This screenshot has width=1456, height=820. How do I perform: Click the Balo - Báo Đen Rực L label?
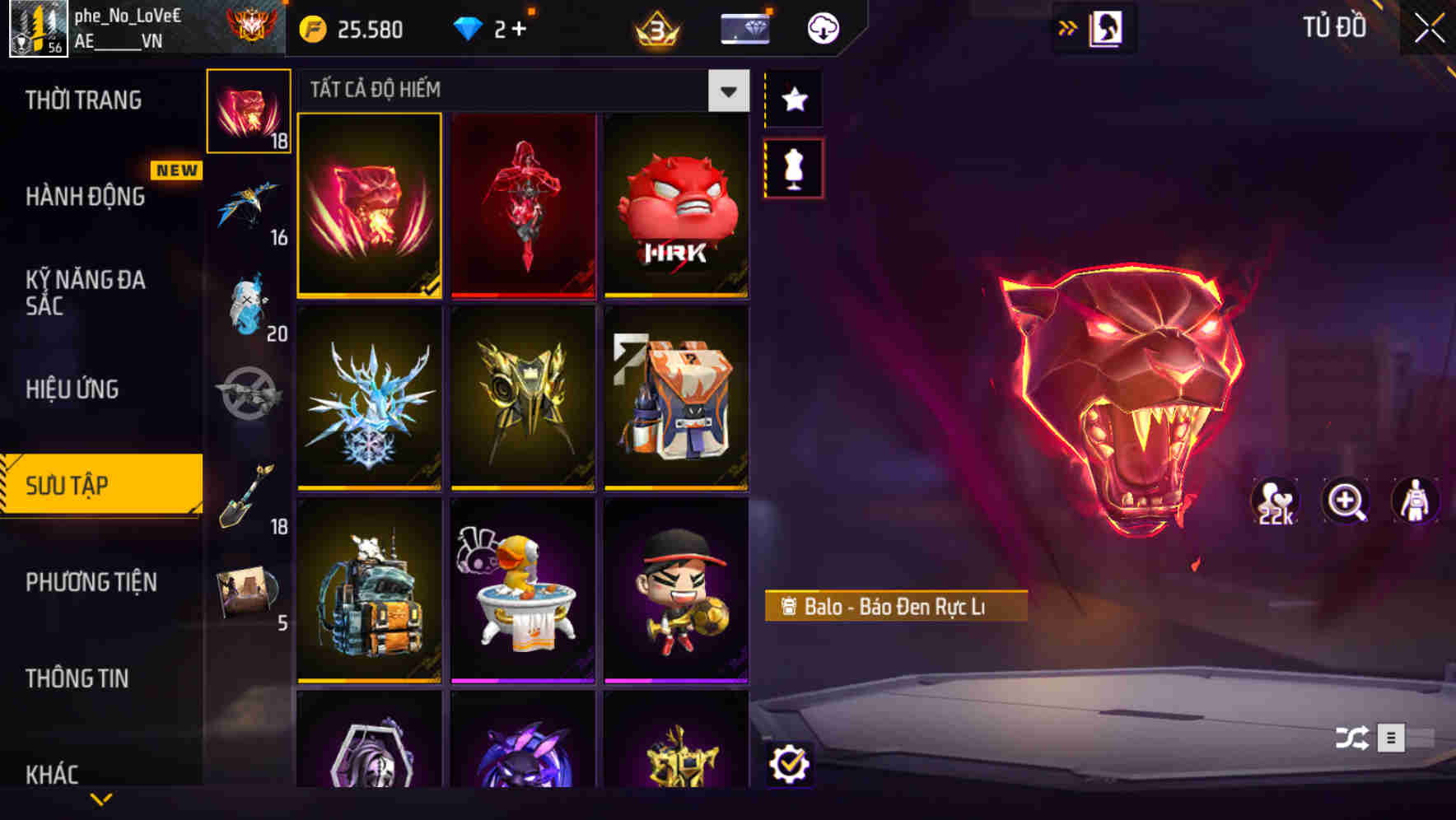tap(896, 607)
